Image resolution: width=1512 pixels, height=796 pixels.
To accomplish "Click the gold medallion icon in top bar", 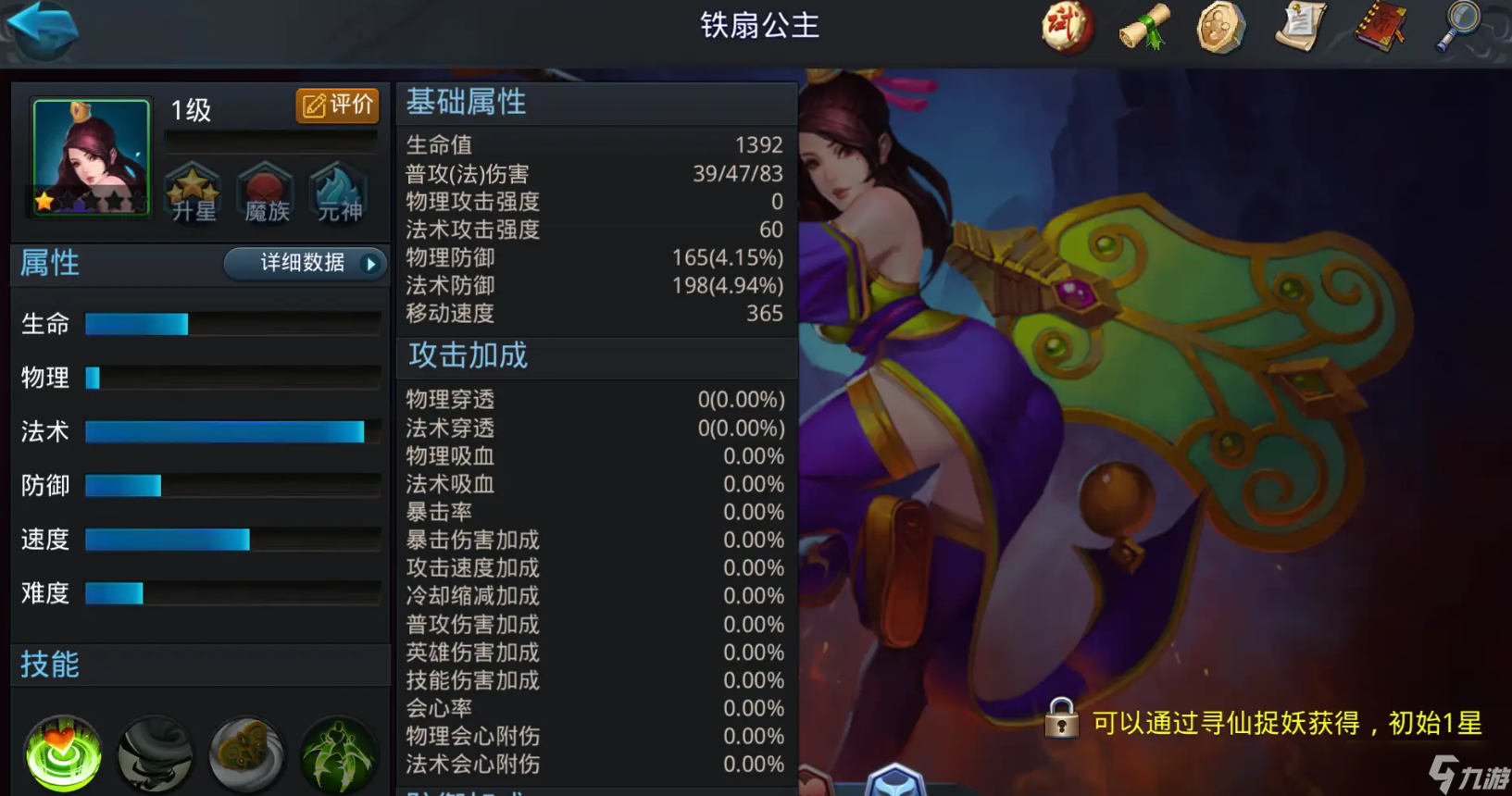I will tap(1220, 28).
